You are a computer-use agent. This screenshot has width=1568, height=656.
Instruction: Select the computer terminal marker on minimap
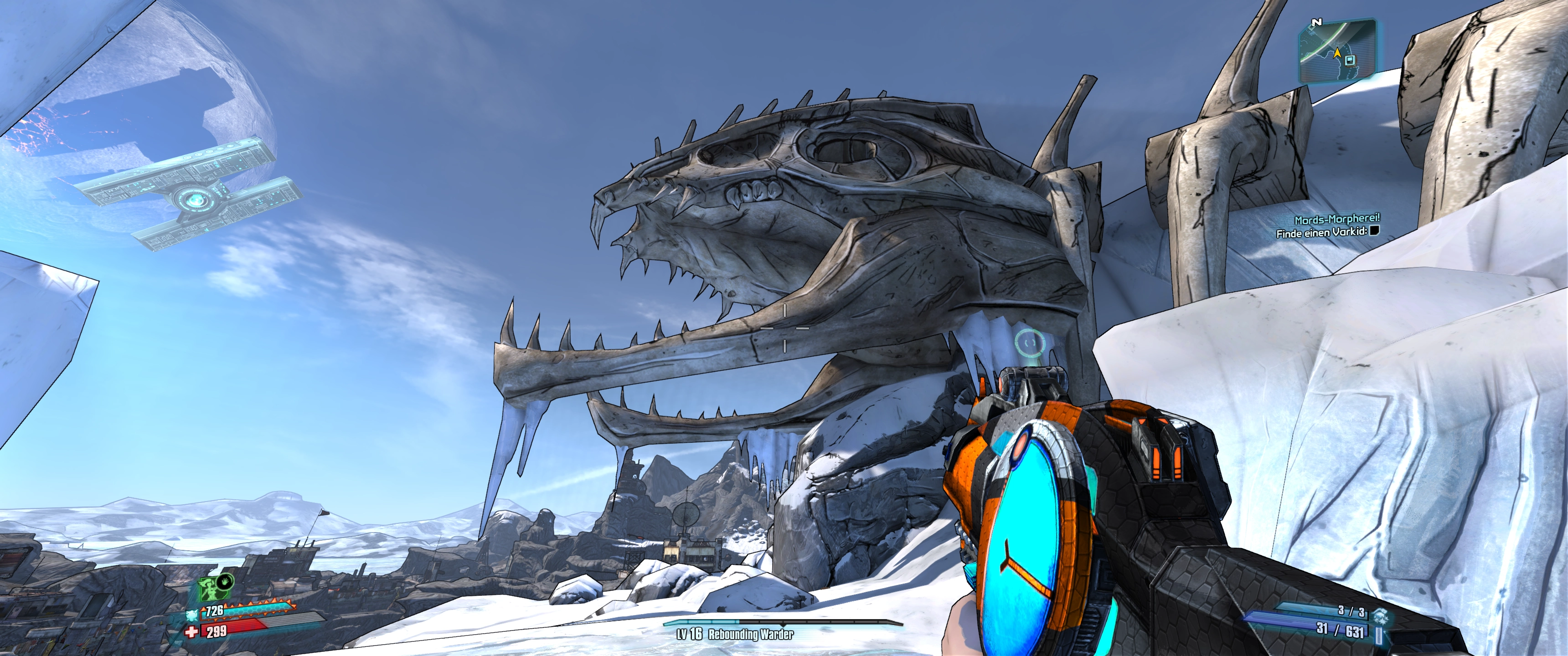1350,60
